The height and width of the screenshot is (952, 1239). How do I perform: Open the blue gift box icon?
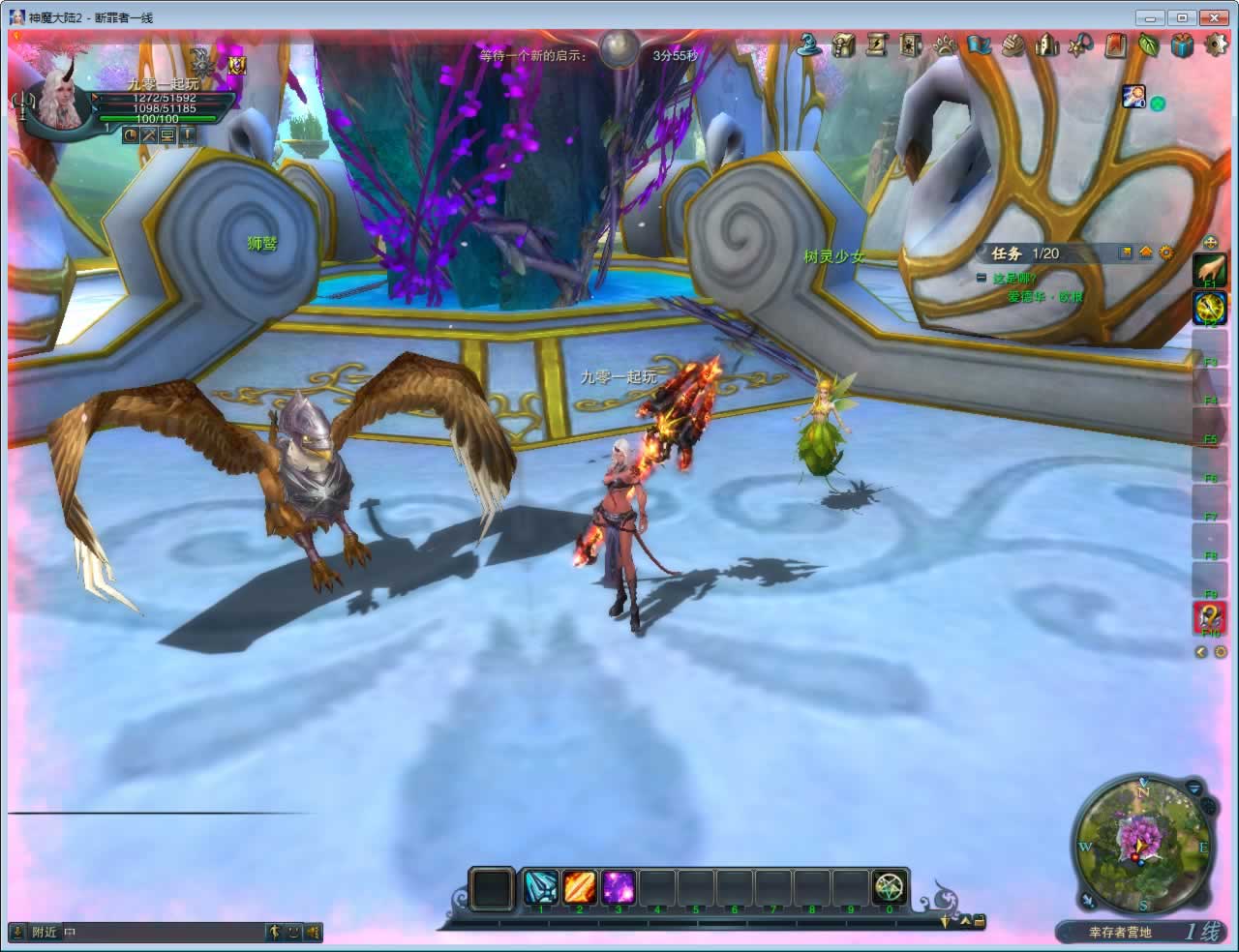(1182, 45)
